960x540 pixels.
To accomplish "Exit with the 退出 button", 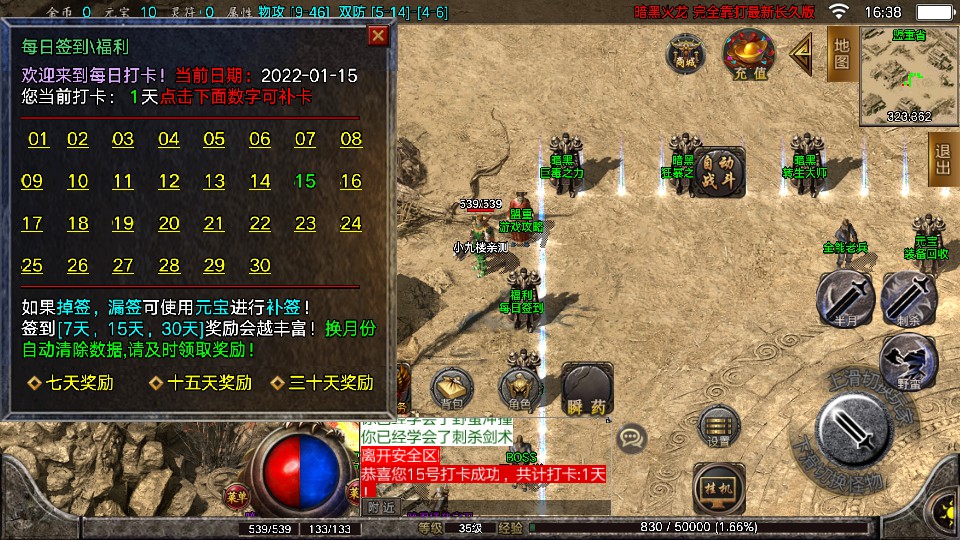I will coord(941,159).
